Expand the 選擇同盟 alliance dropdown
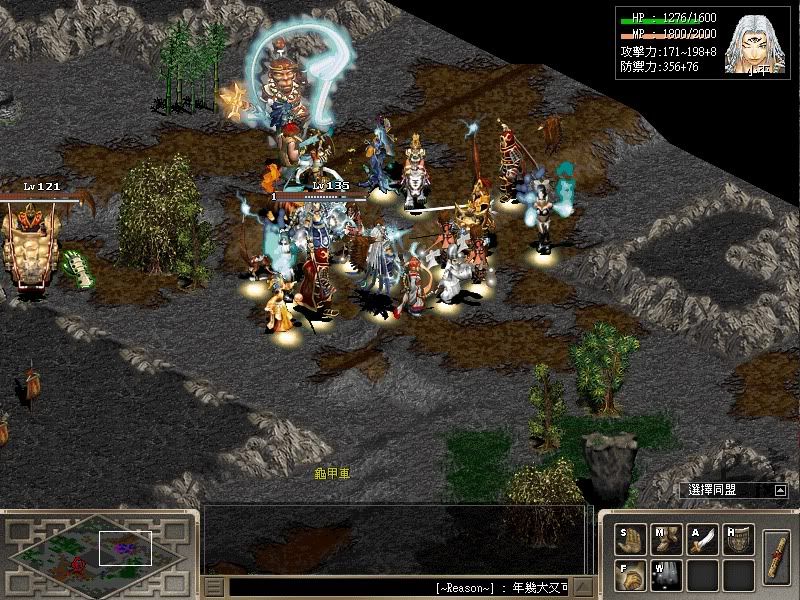 780,491
